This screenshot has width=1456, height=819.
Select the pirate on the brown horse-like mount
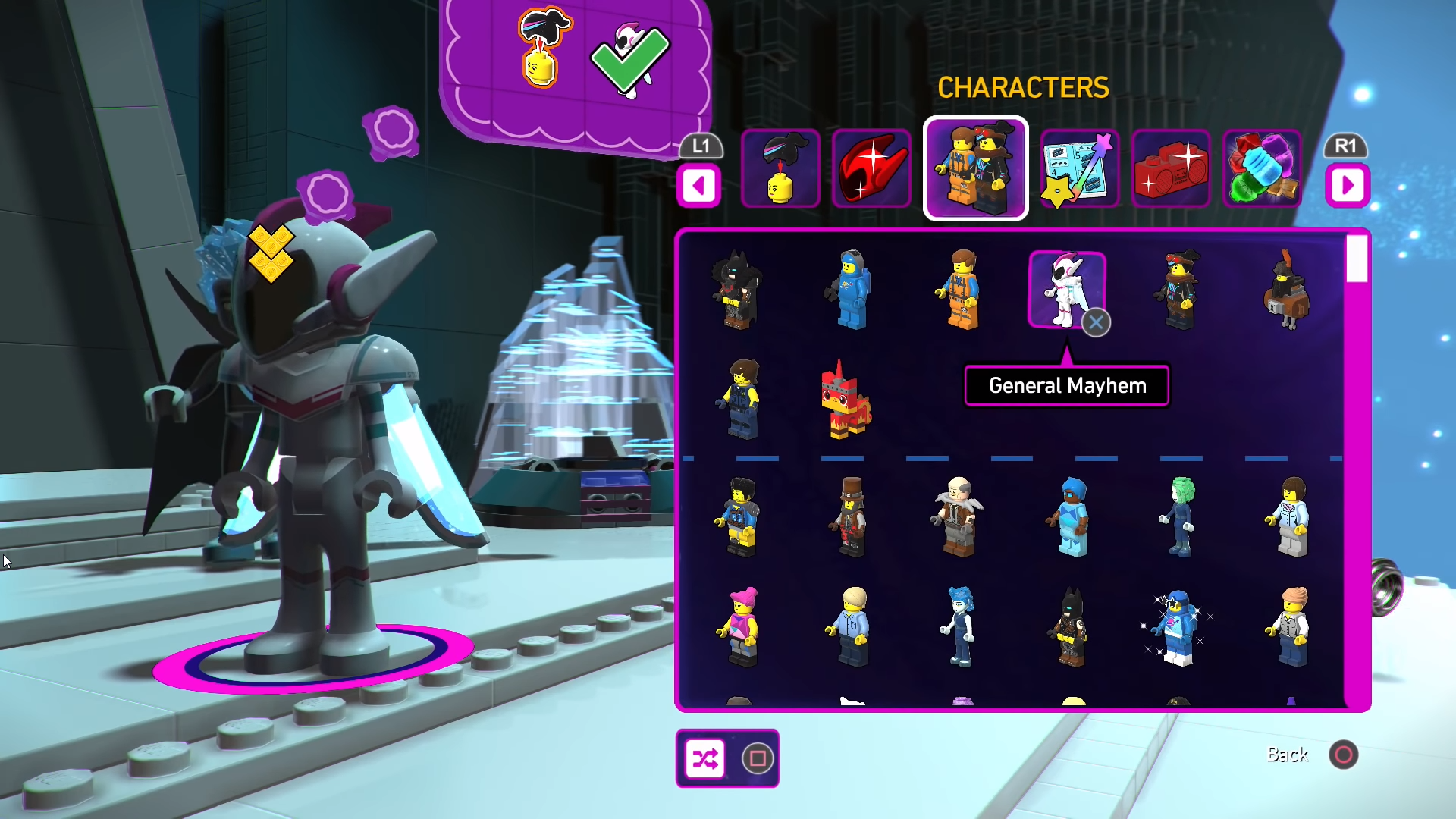(x=1287, y=290)
